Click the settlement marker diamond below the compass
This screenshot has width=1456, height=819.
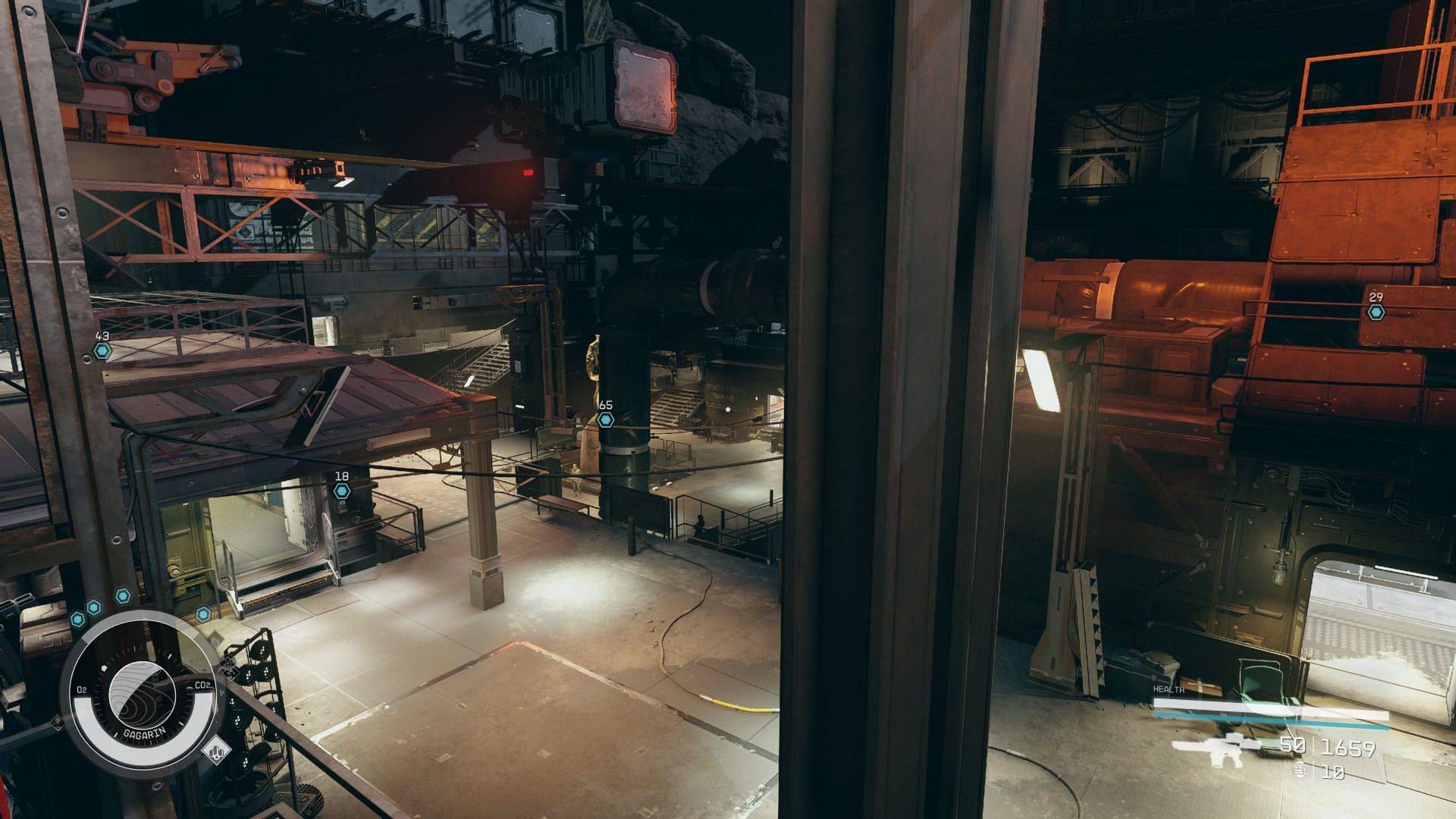[218, 751]
